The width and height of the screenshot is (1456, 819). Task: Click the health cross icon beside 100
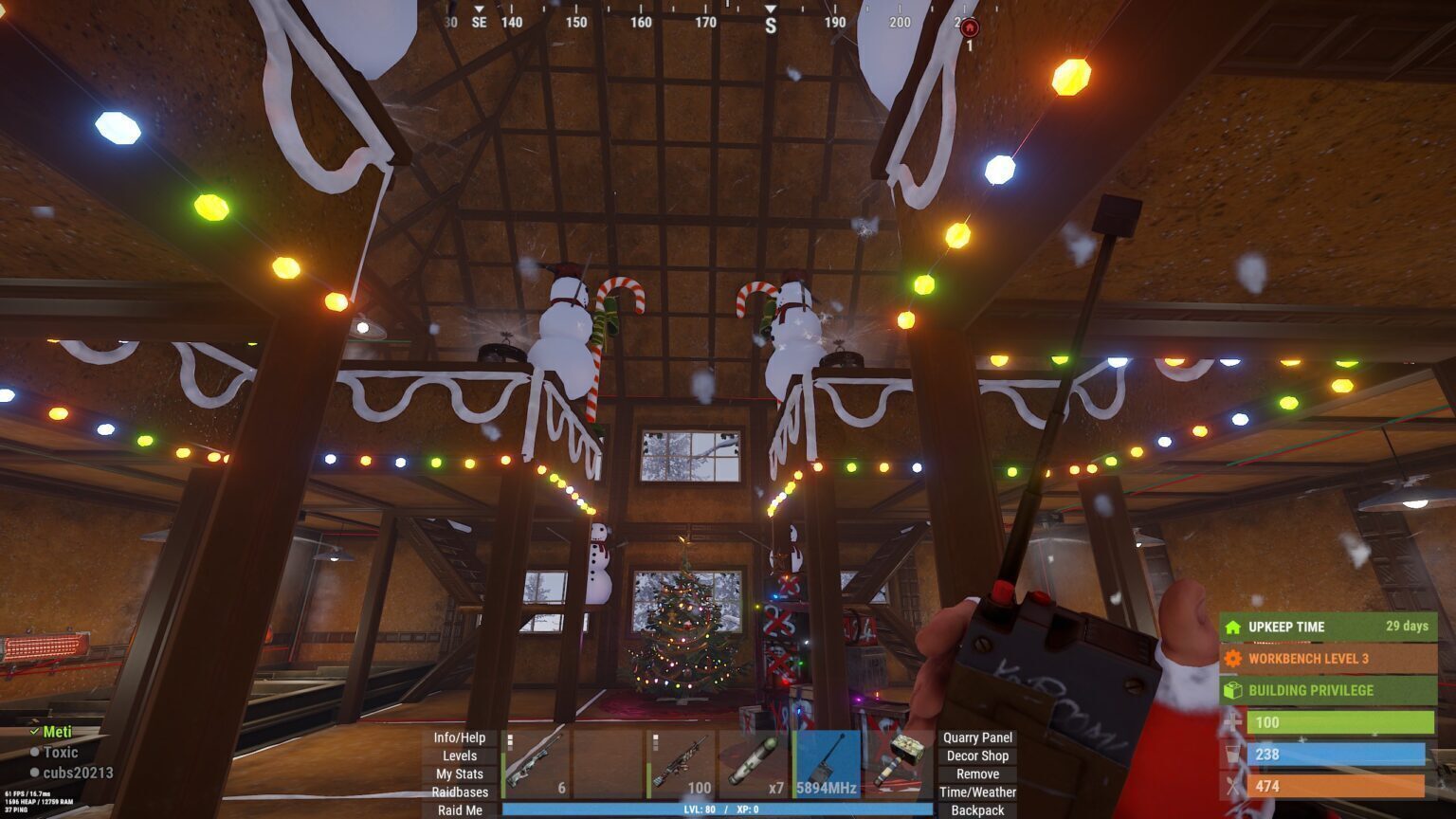pyautogui.click(x=1233, y=722)
